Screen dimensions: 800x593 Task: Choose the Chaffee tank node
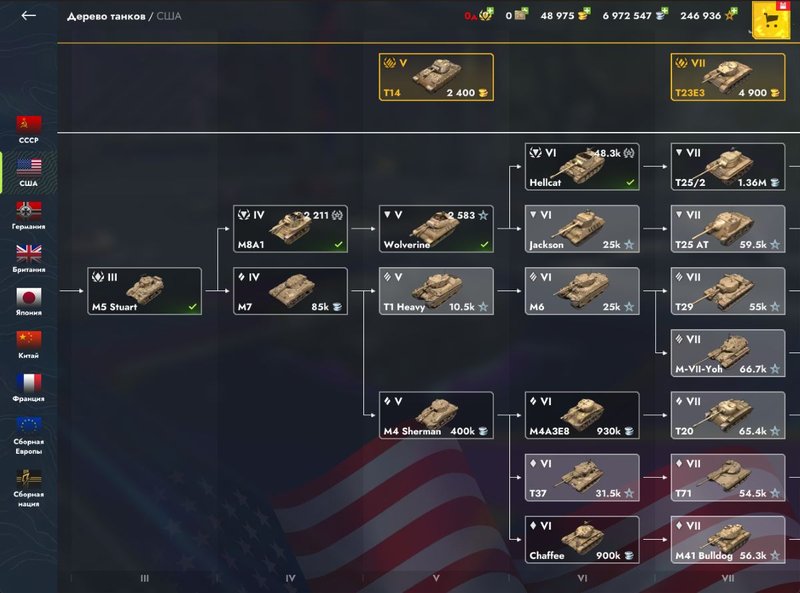point(582,539)
